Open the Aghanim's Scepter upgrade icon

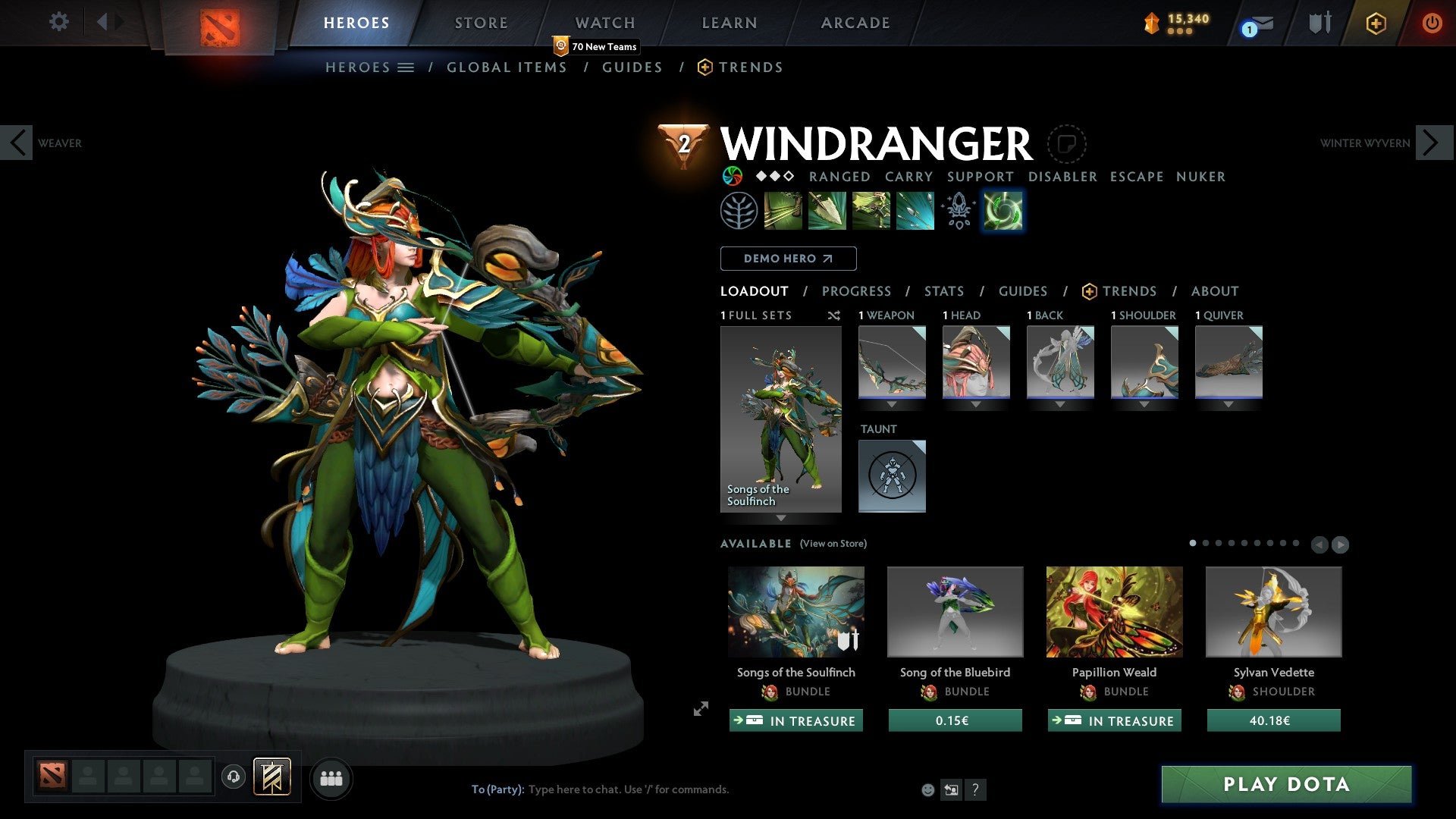958,210
